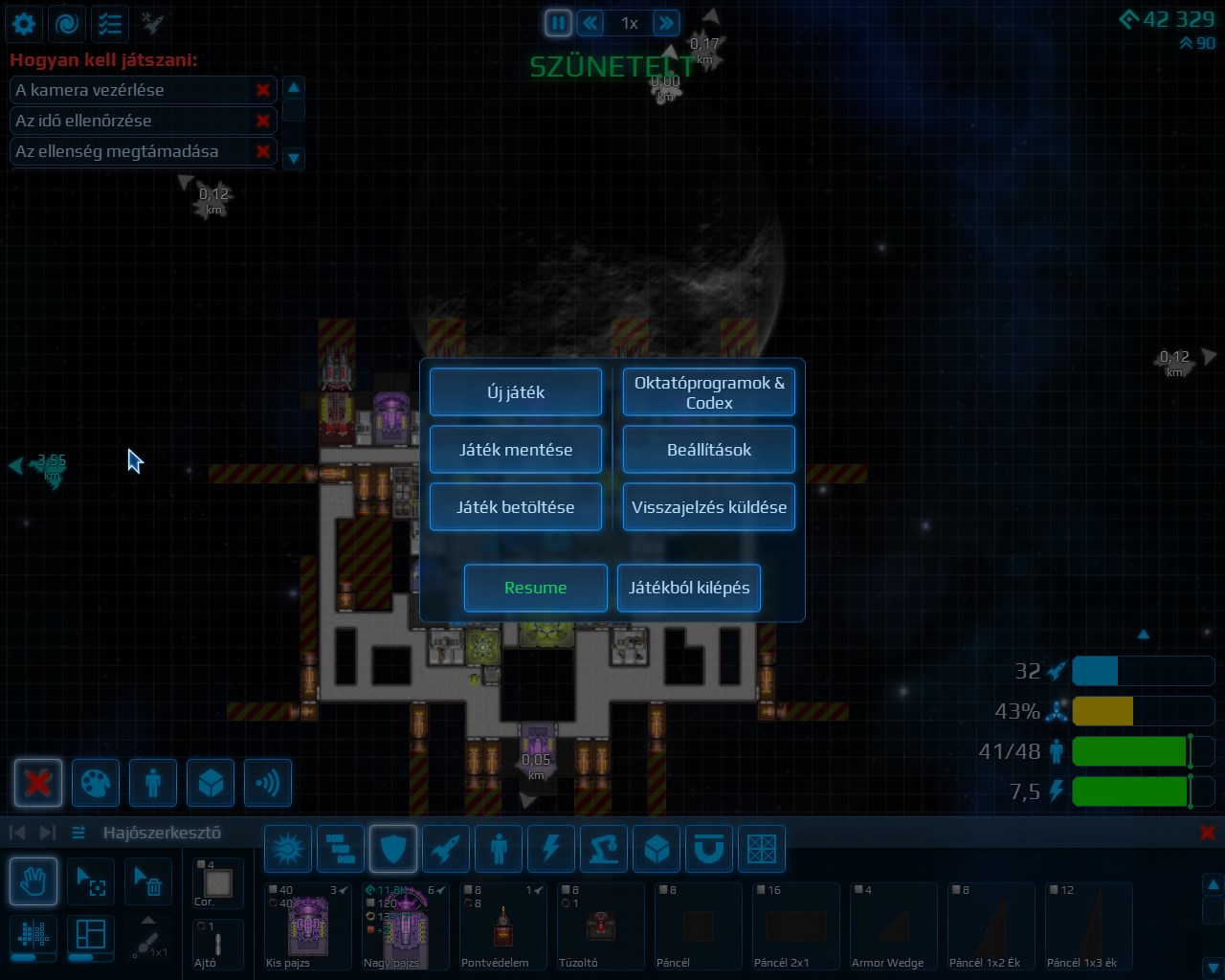
Task: Switch to the rocket weapons category tab
Action: click(446, 848)
